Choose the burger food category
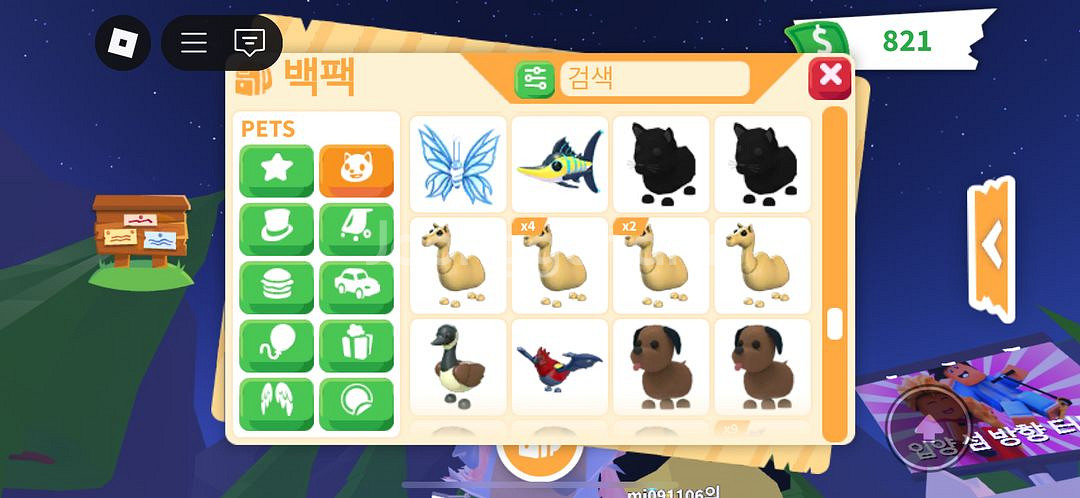Image resolution: width=1080 pixels, height=498 pixels. pos(276,288)
